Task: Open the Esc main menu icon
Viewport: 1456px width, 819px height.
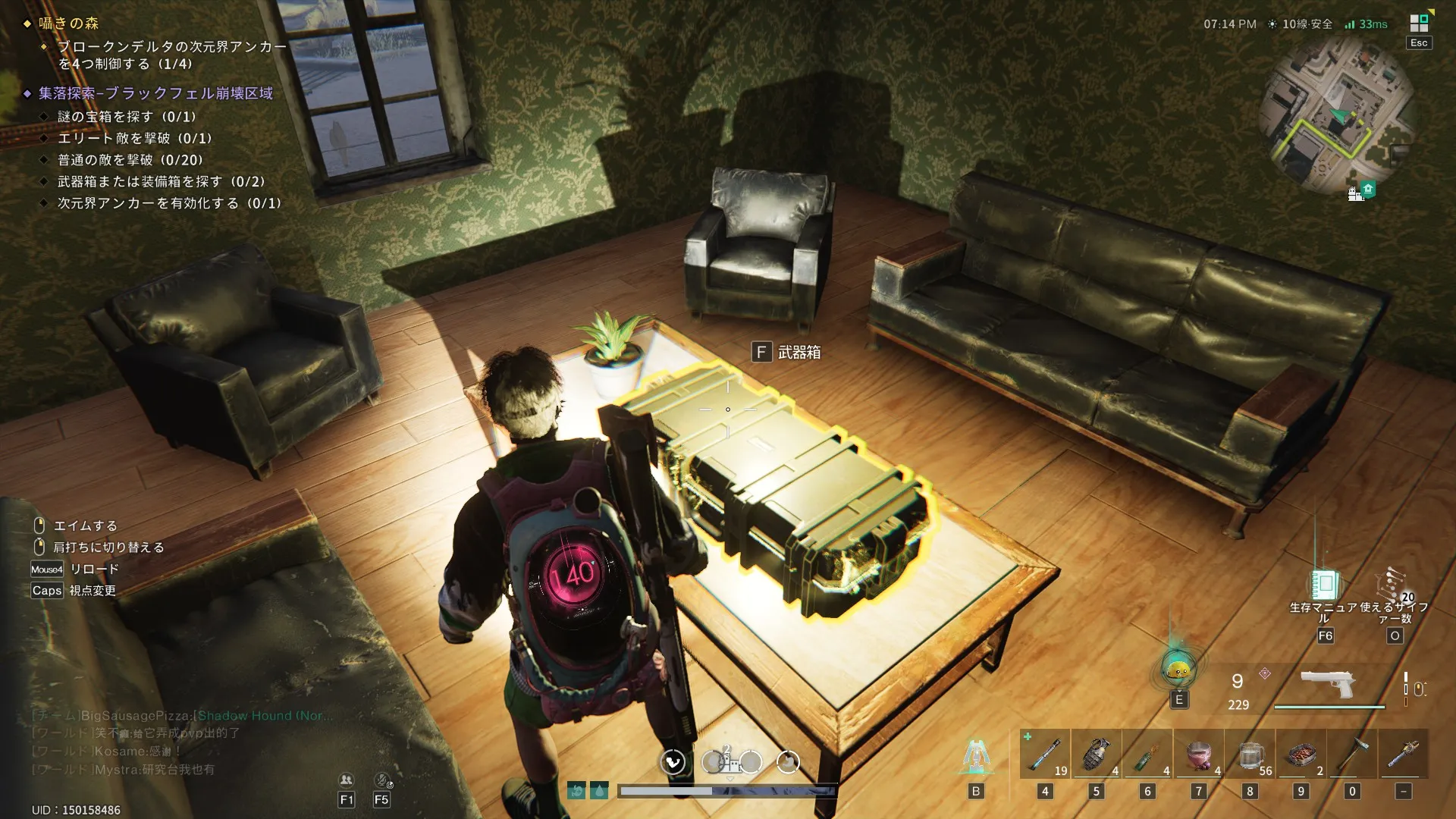Action: tap(1418, 24)
